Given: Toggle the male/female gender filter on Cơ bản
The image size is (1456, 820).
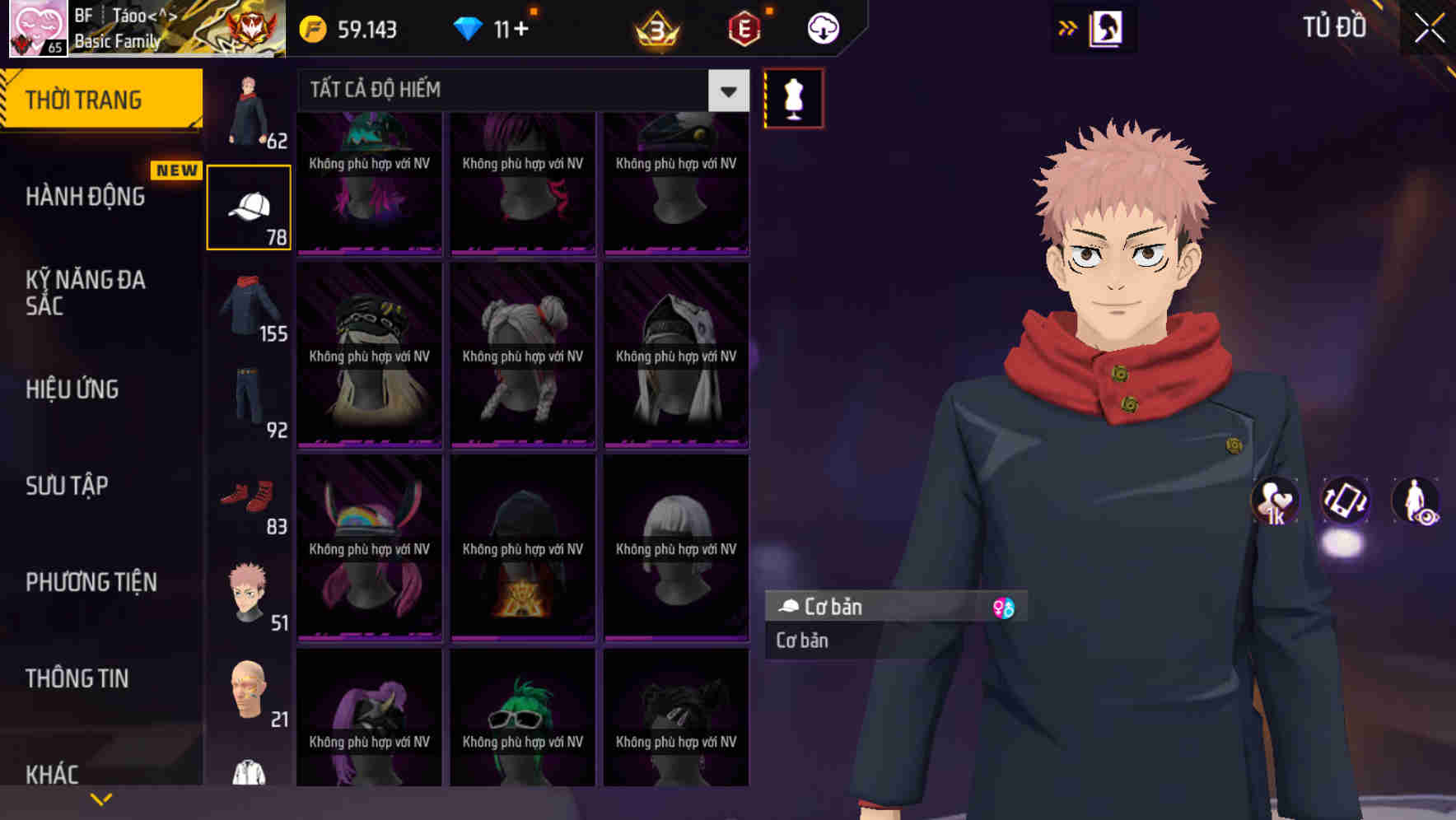Looking at the screenshot, I should pyautogui.click(x=1006, y=607).
